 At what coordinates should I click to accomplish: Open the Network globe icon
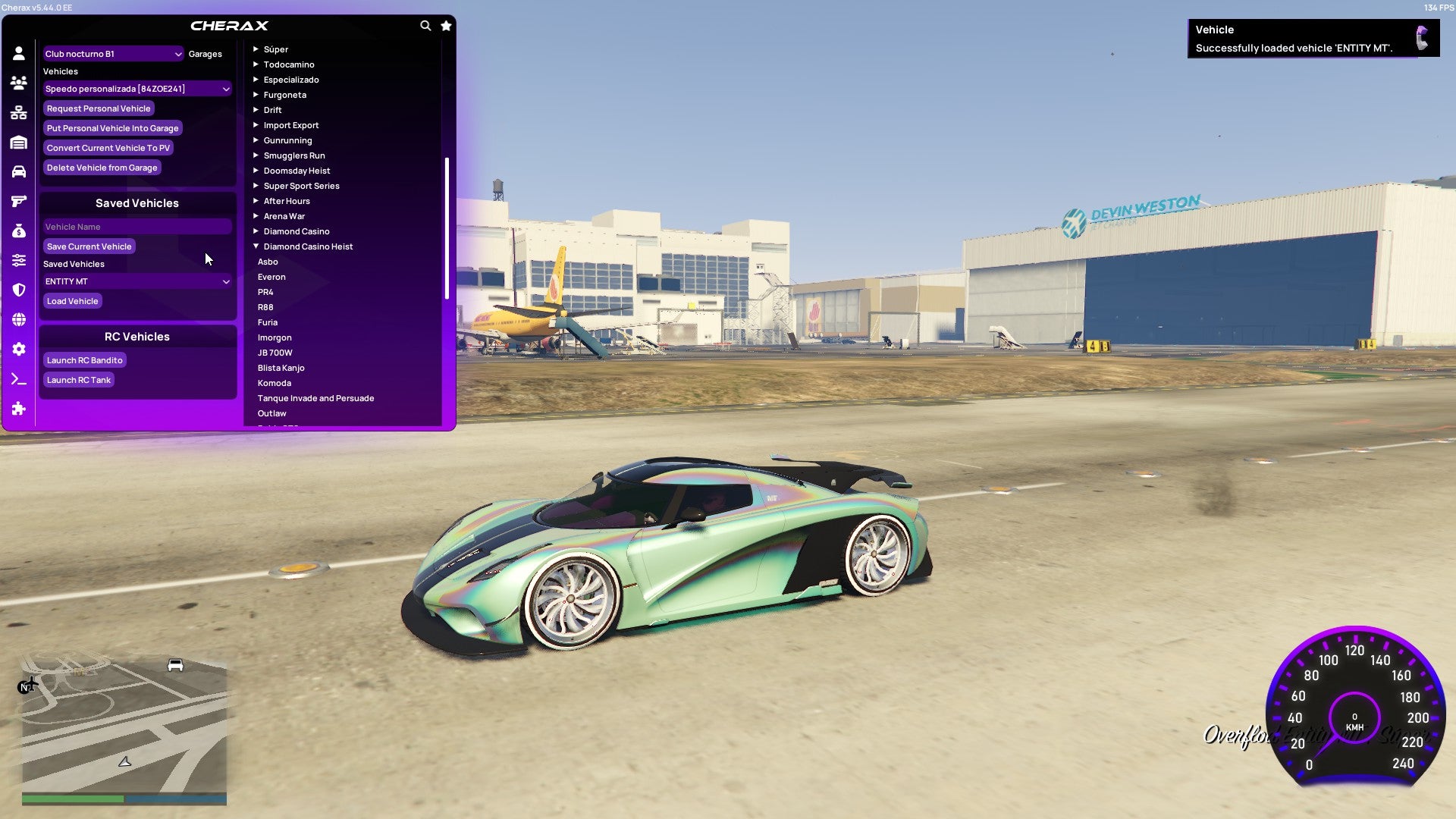[19, 318]
